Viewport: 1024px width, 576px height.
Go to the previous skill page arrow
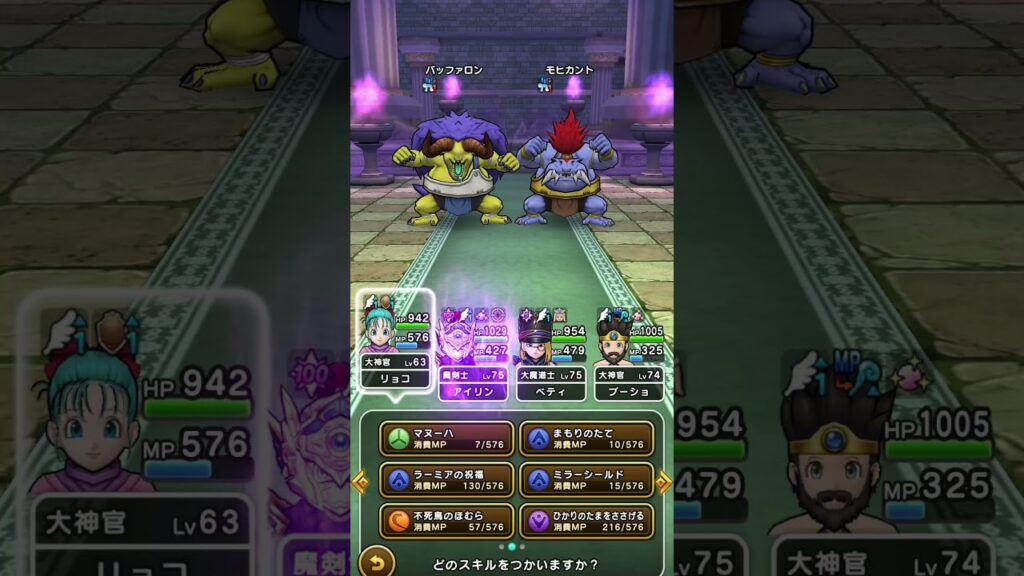click(x=360, y=482)
